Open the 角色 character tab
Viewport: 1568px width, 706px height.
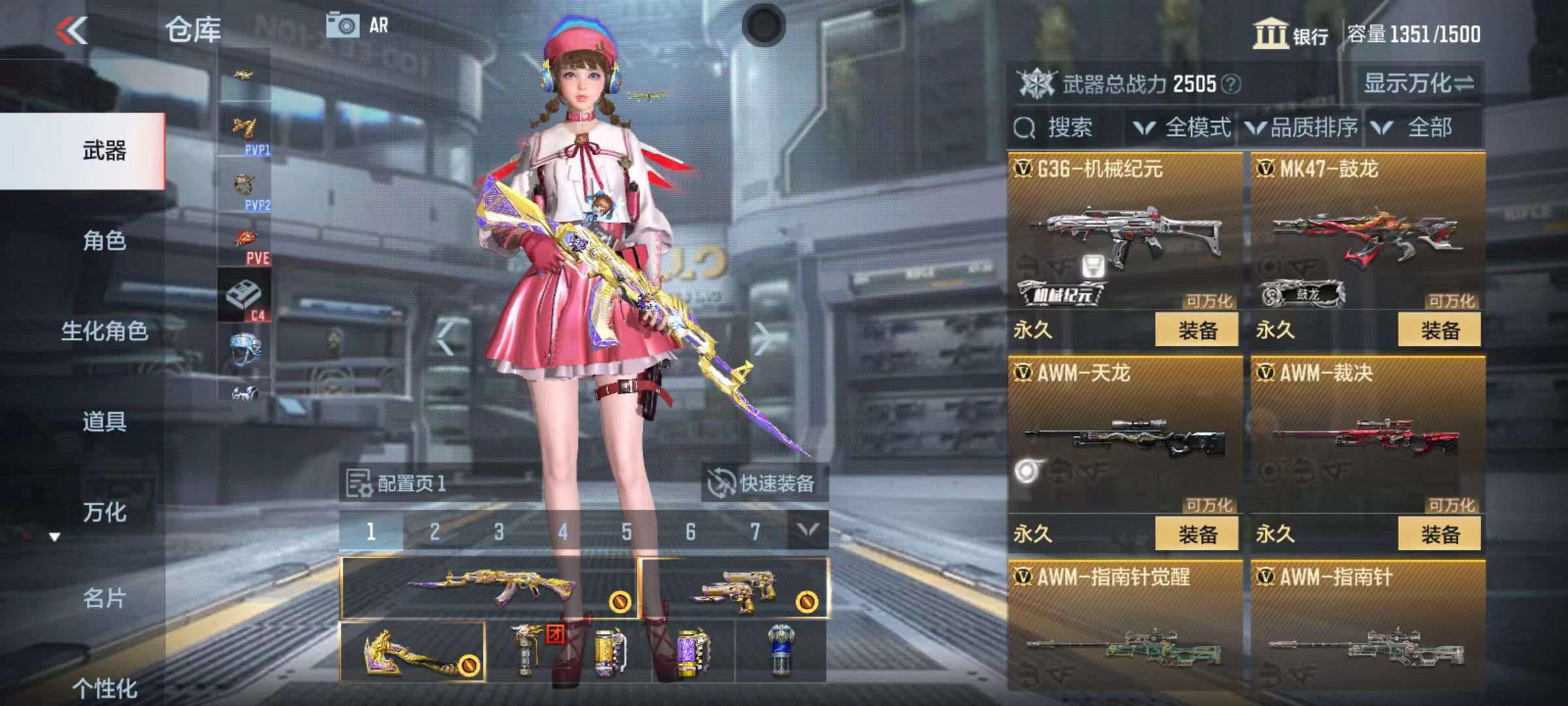pyautogui.click(x=104, y=241)
